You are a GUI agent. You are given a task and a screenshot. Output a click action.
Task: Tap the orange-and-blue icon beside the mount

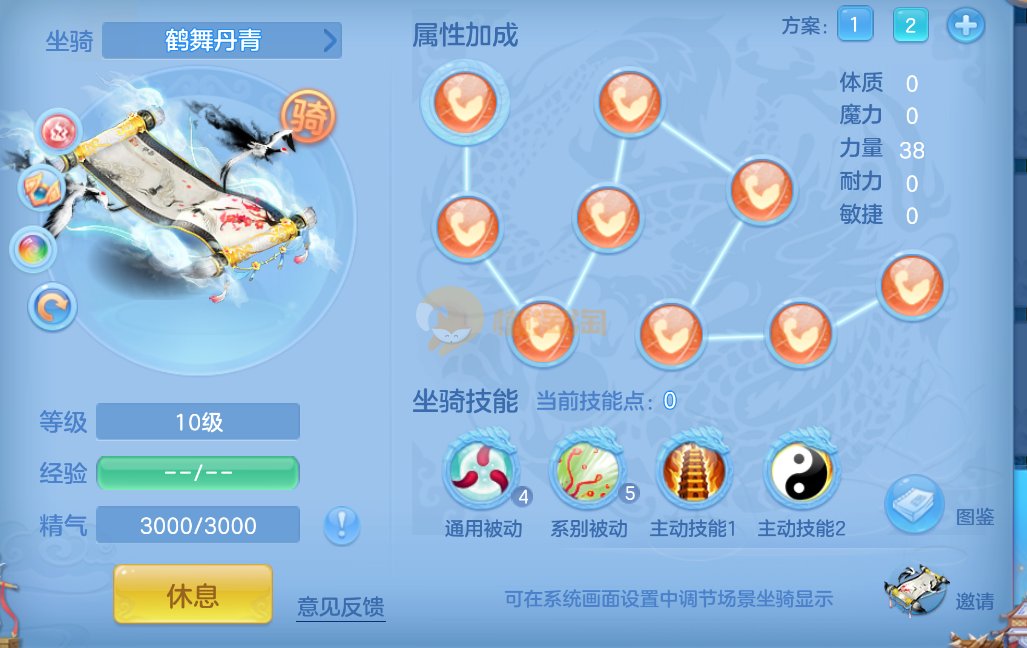(x=43, y=188)
